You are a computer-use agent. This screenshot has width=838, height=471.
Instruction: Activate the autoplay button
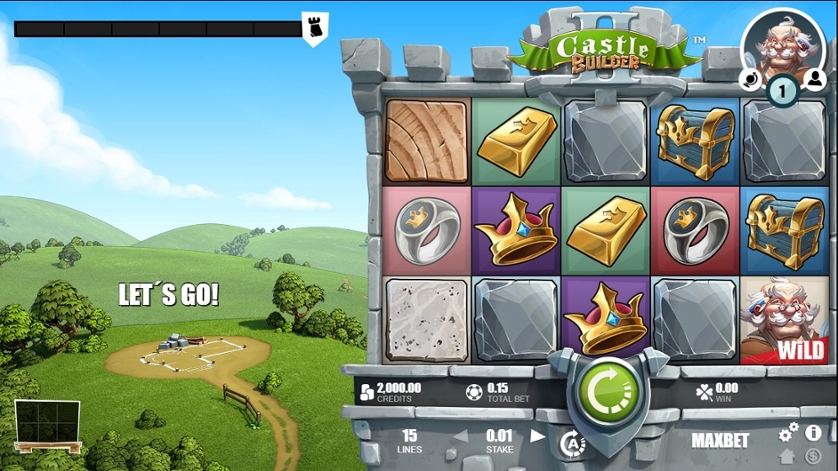pyautogui.click(x=571, y=443)
